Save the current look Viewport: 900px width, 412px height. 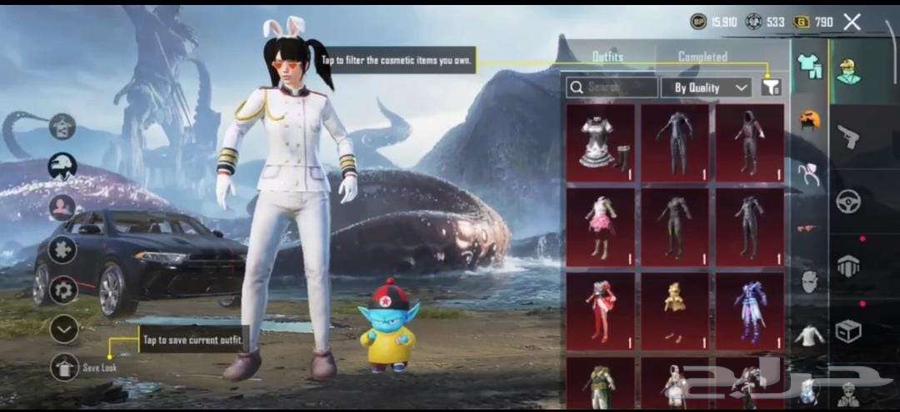(x=65, y=367)
